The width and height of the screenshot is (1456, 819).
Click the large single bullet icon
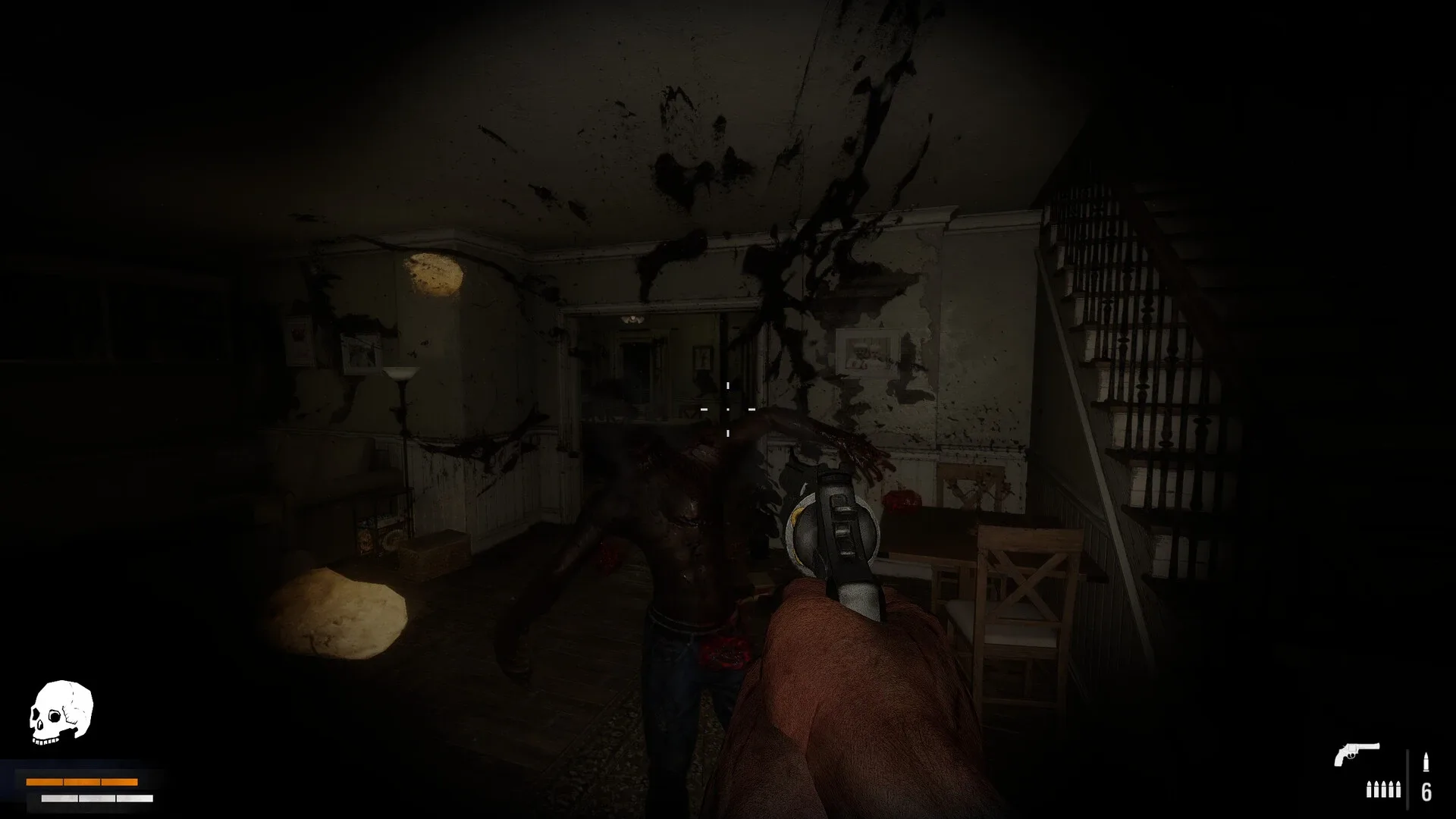tap(1426, 761)
